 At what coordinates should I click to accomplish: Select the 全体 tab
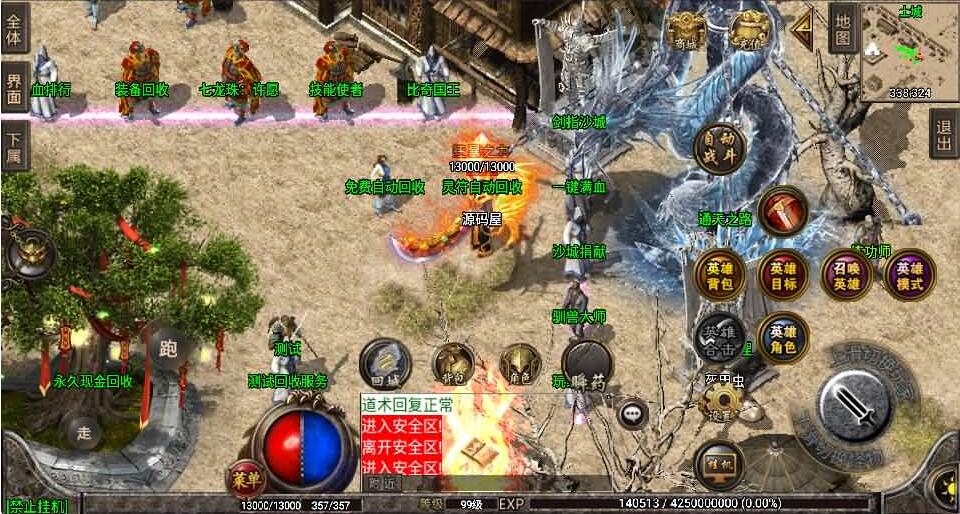point(14,27)
